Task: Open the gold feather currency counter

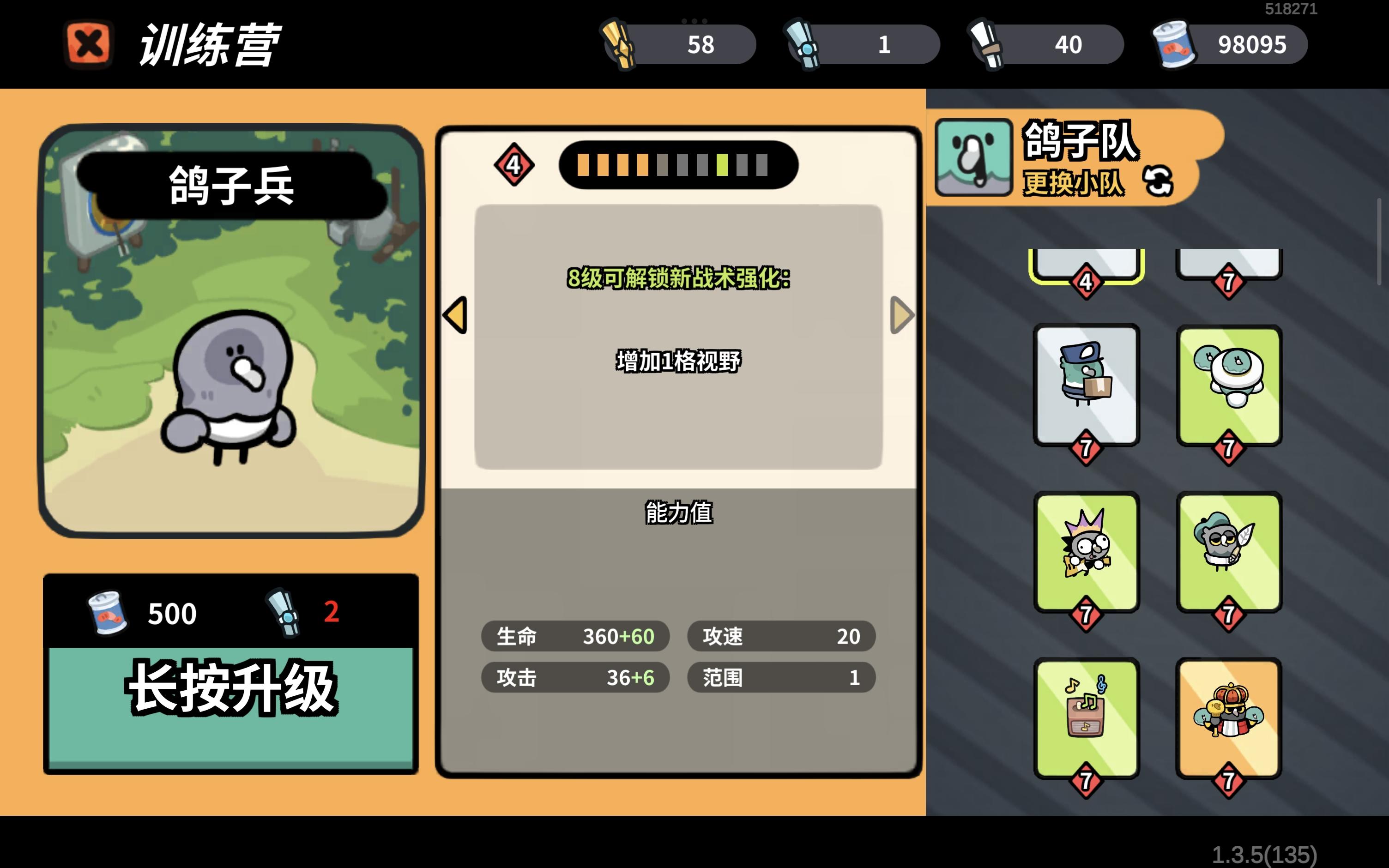Action: click(677, 45)
